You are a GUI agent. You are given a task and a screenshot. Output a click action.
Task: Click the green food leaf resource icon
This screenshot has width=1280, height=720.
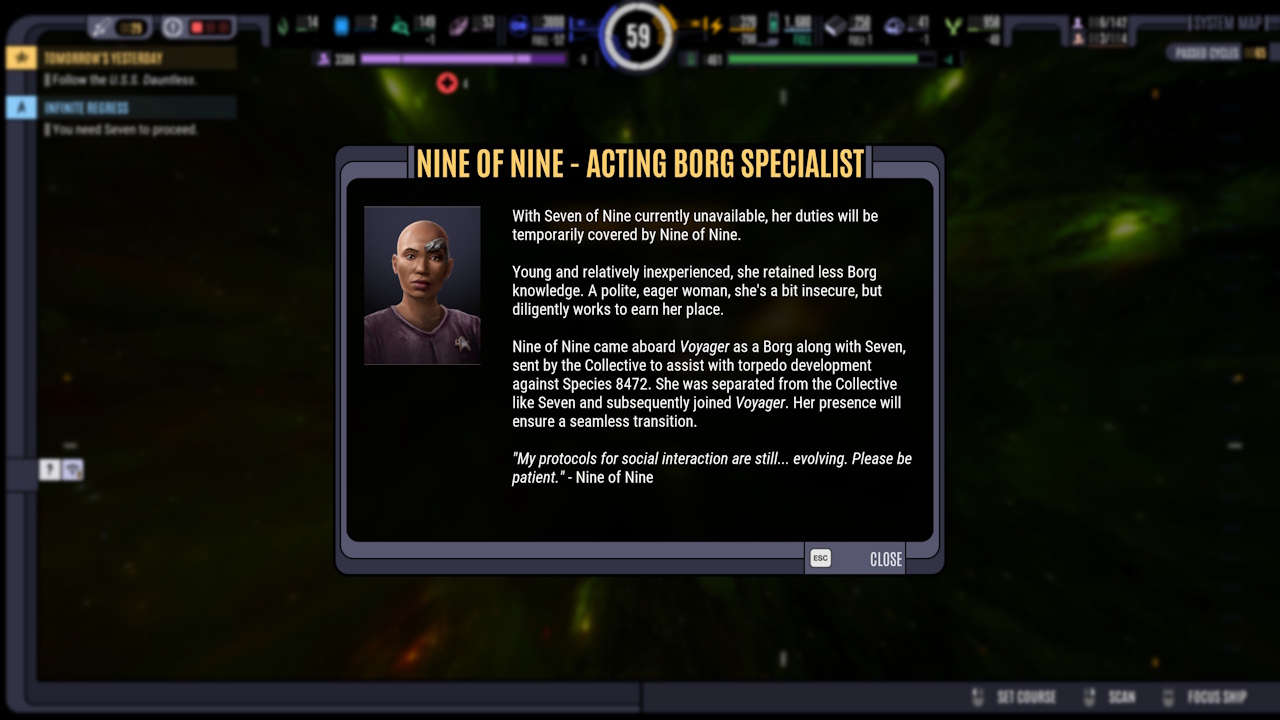283,27
